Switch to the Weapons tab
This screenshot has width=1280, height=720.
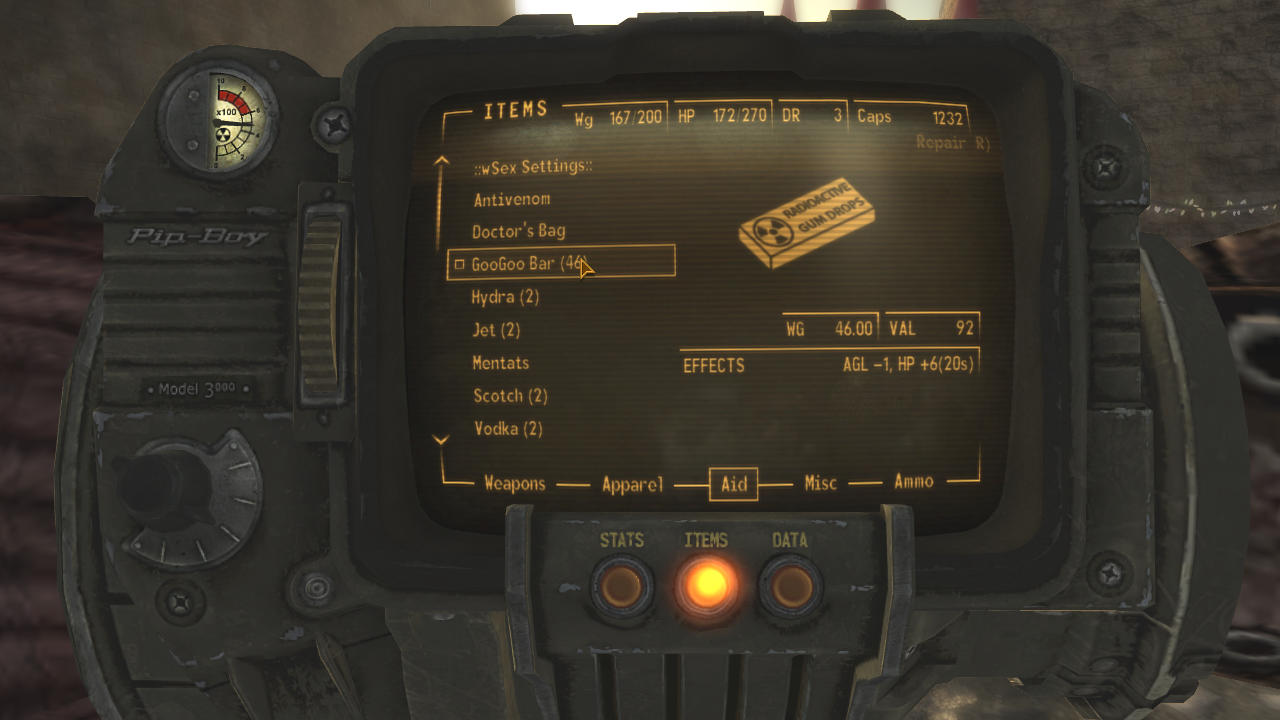514,483
